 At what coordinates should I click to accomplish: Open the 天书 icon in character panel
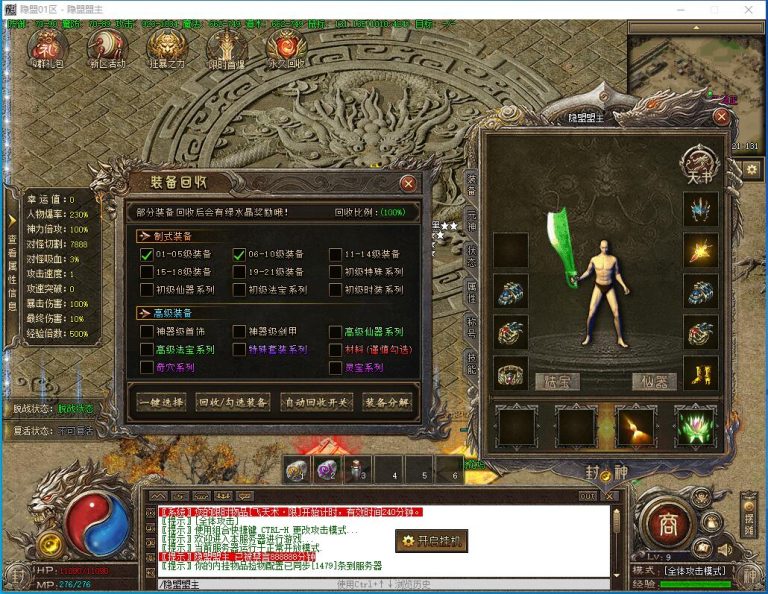coord(699,161)
